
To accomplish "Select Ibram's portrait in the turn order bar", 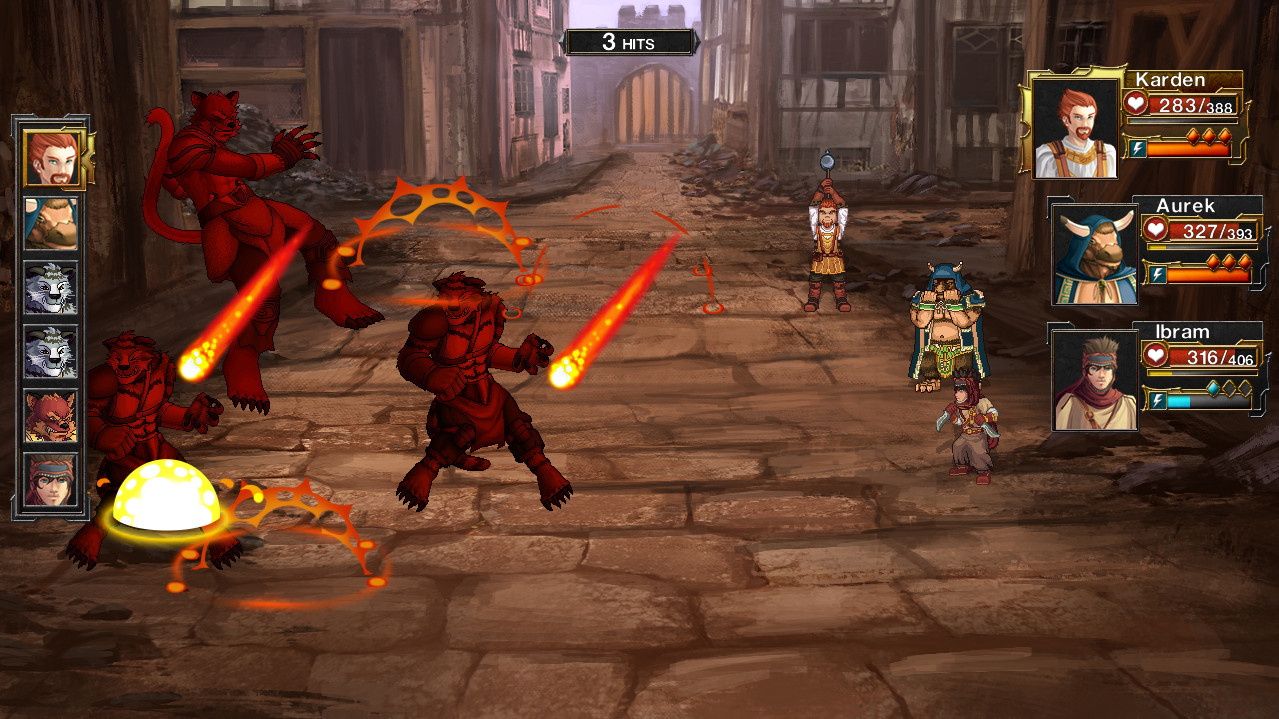I will (x=51, y=480).
